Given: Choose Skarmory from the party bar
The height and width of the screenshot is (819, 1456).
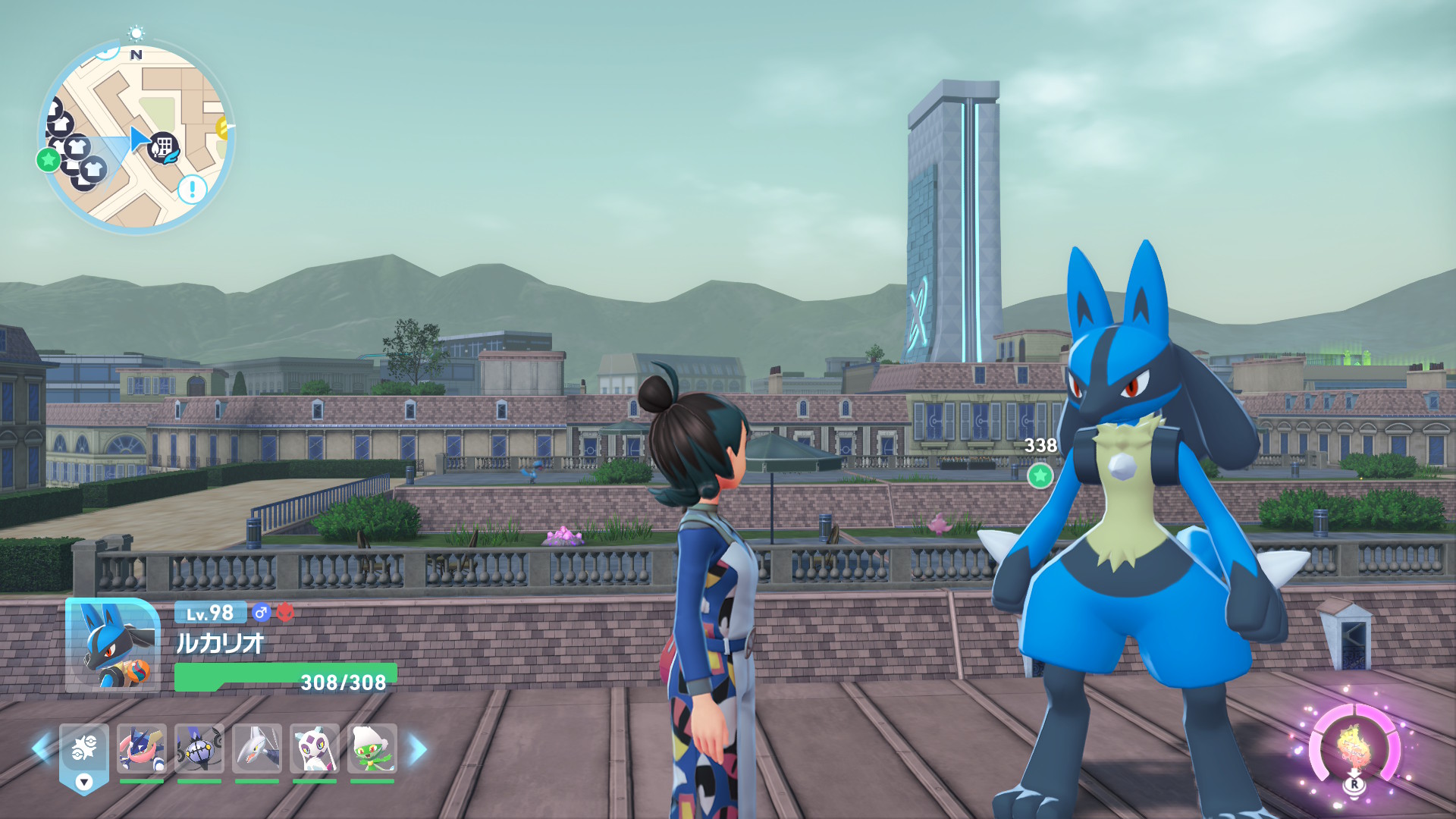Looking at the screenshot, I should tap(257, 748).
